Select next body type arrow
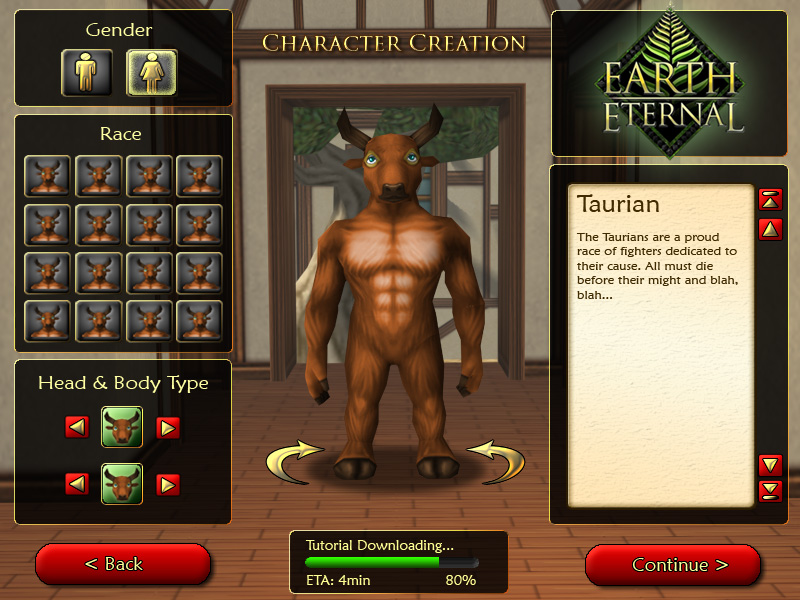The image size is (800, 600). 168,485
